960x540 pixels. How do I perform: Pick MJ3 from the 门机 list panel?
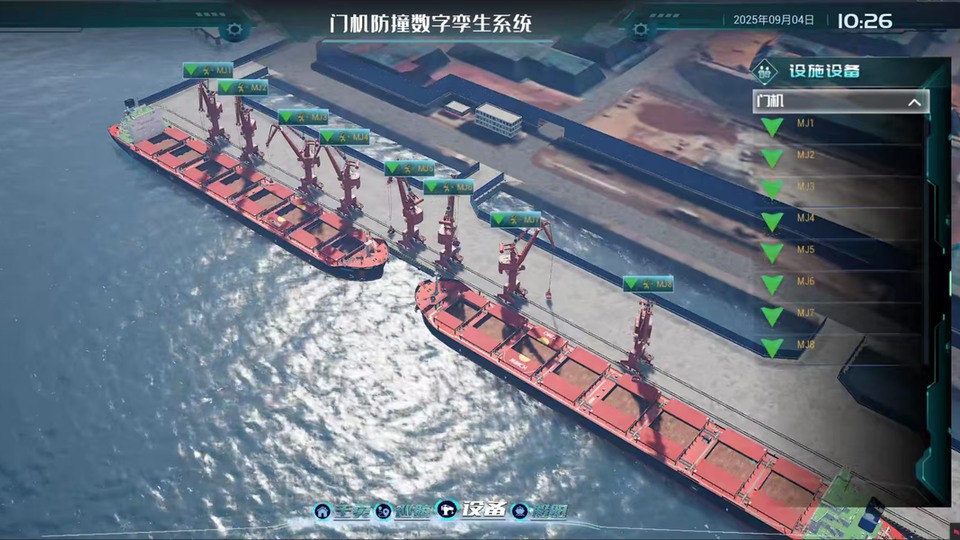[x=805, y=187]
